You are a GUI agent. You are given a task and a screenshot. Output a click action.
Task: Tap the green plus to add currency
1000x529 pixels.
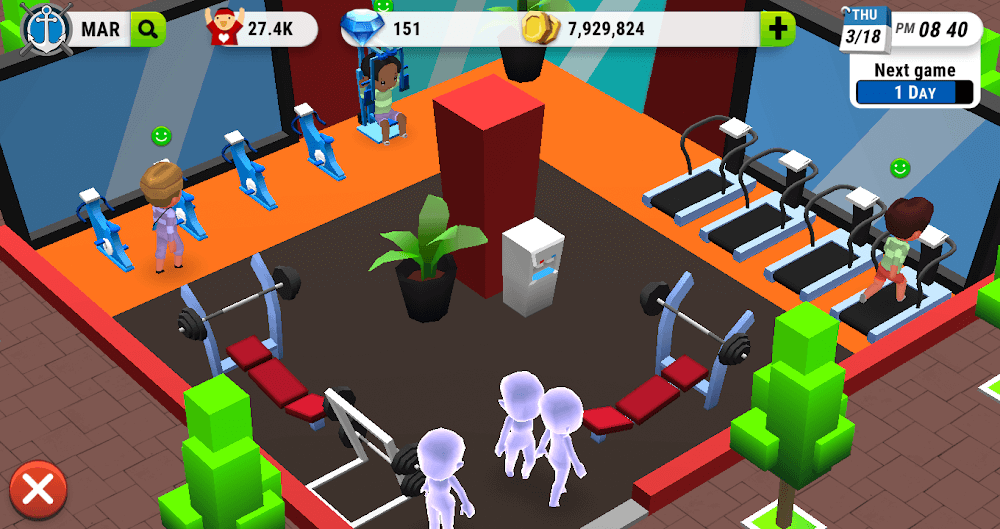[777, 29]
